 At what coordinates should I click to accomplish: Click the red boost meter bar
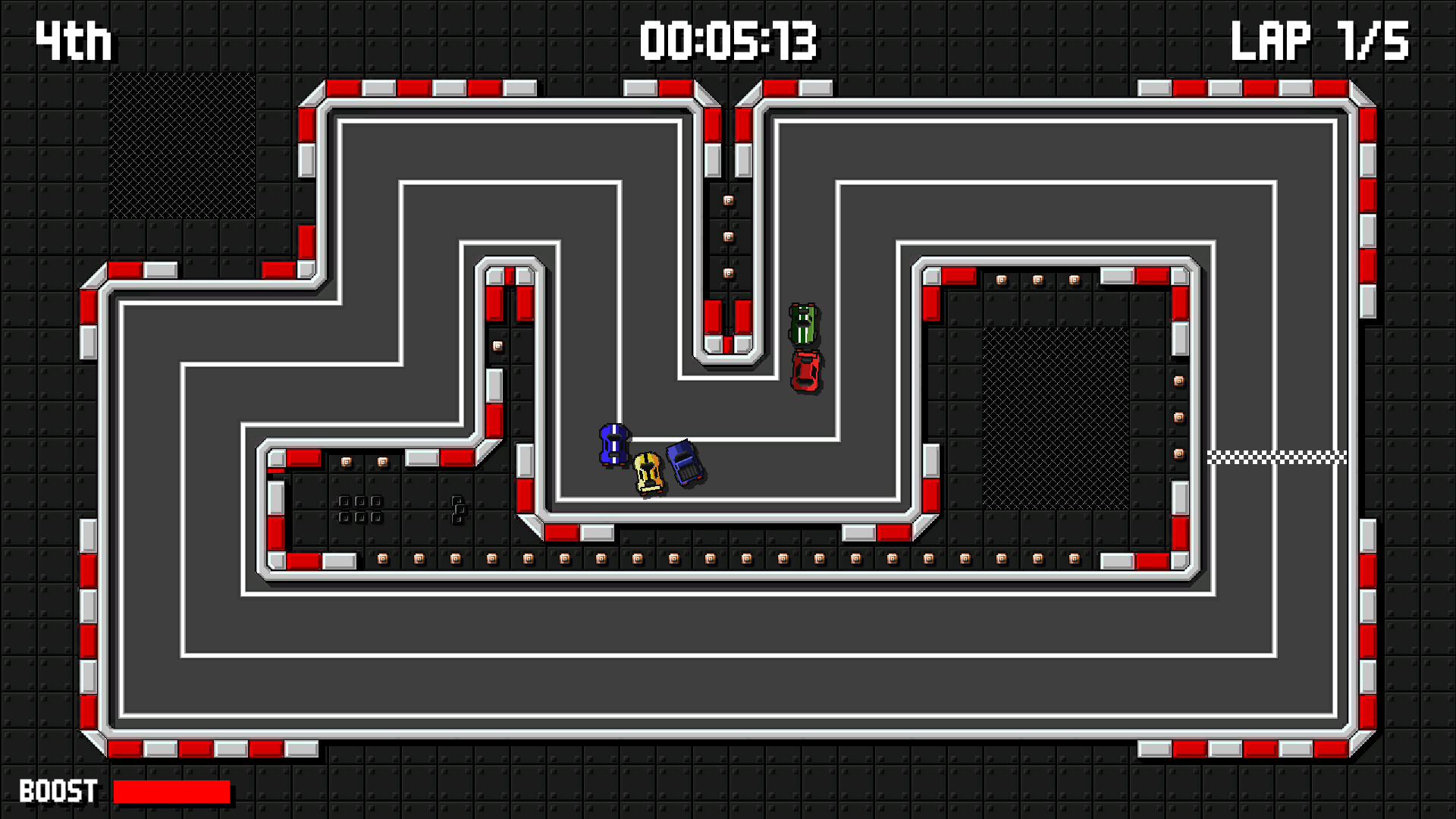[x=171, y=792]
